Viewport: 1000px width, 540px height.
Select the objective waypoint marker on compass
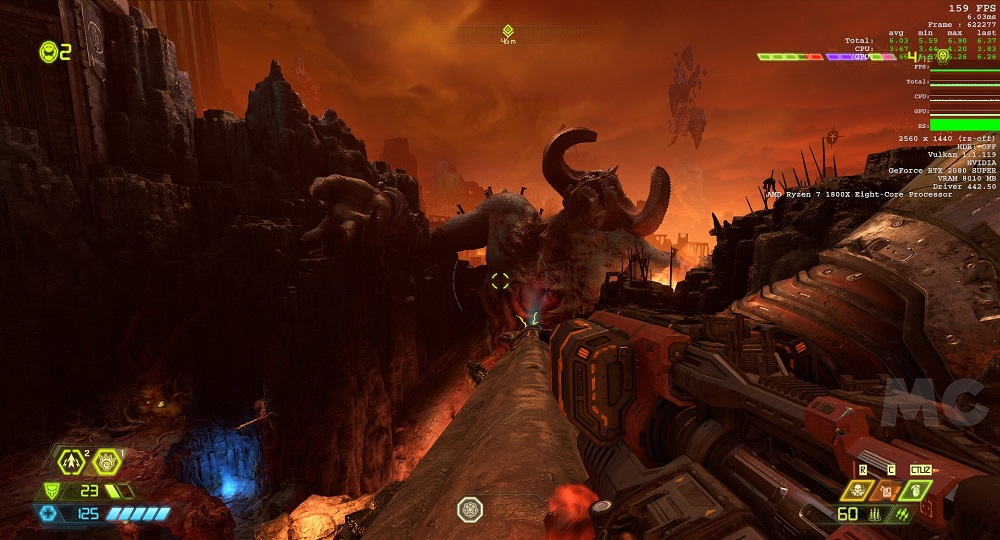click(508, 31)
